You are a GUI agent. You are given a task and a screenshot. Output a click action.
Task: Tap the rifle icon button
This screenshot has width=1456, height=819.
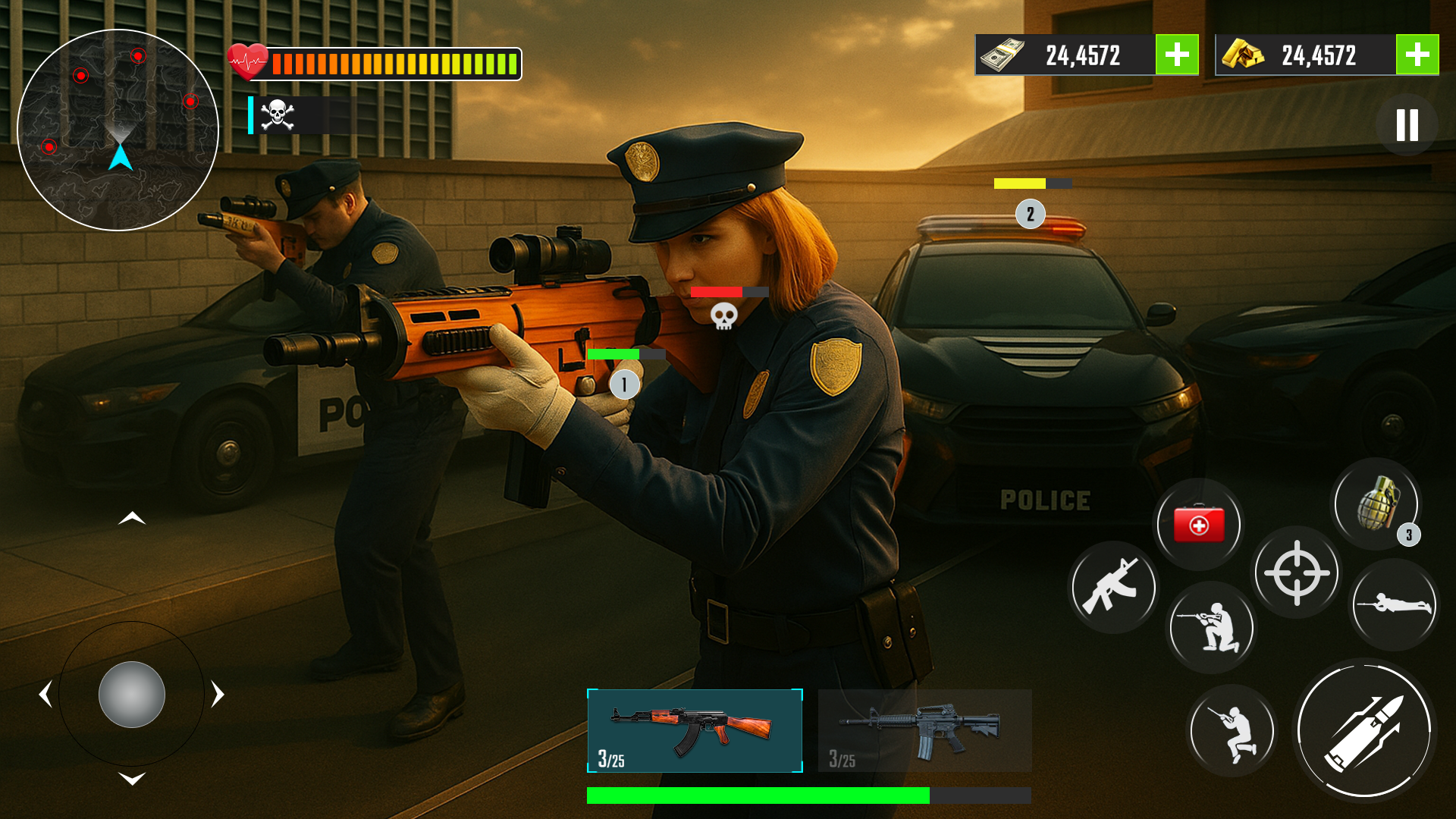(1112, 587)
